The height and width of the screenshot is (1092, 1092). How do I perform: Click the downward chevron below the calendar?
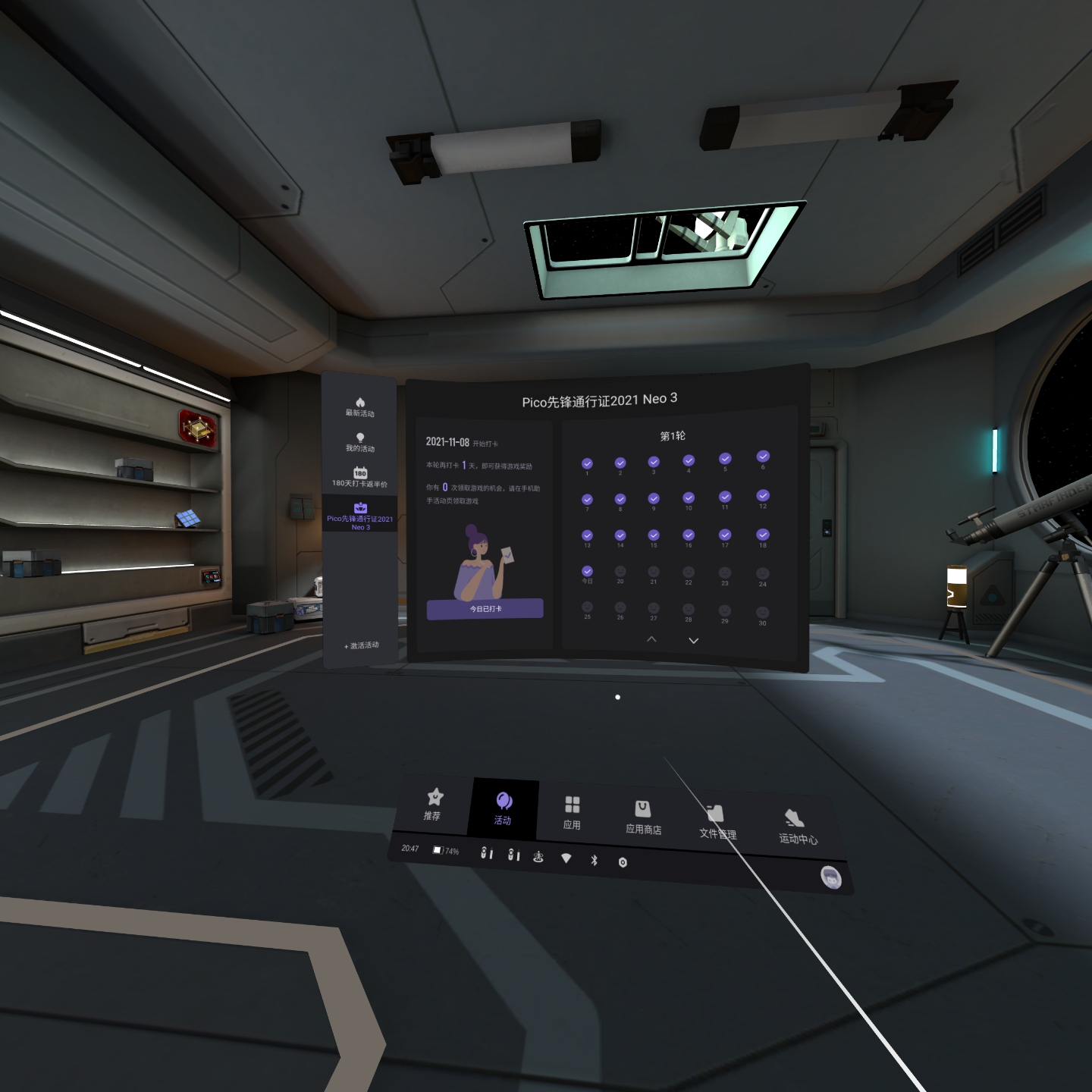(692, 639)
